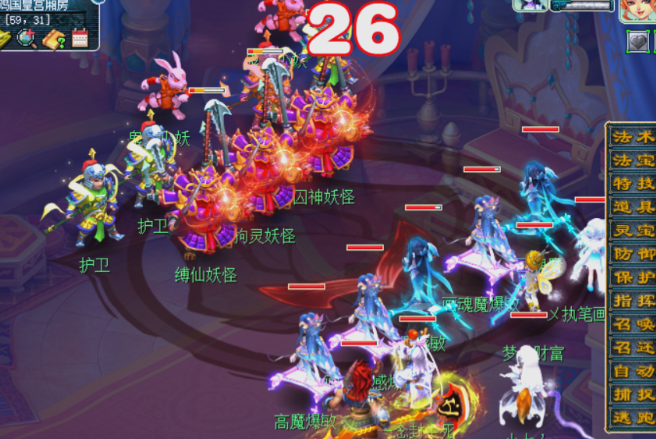
Task: Open the 法术 spell menu
Action: click(x=632, y=135)
